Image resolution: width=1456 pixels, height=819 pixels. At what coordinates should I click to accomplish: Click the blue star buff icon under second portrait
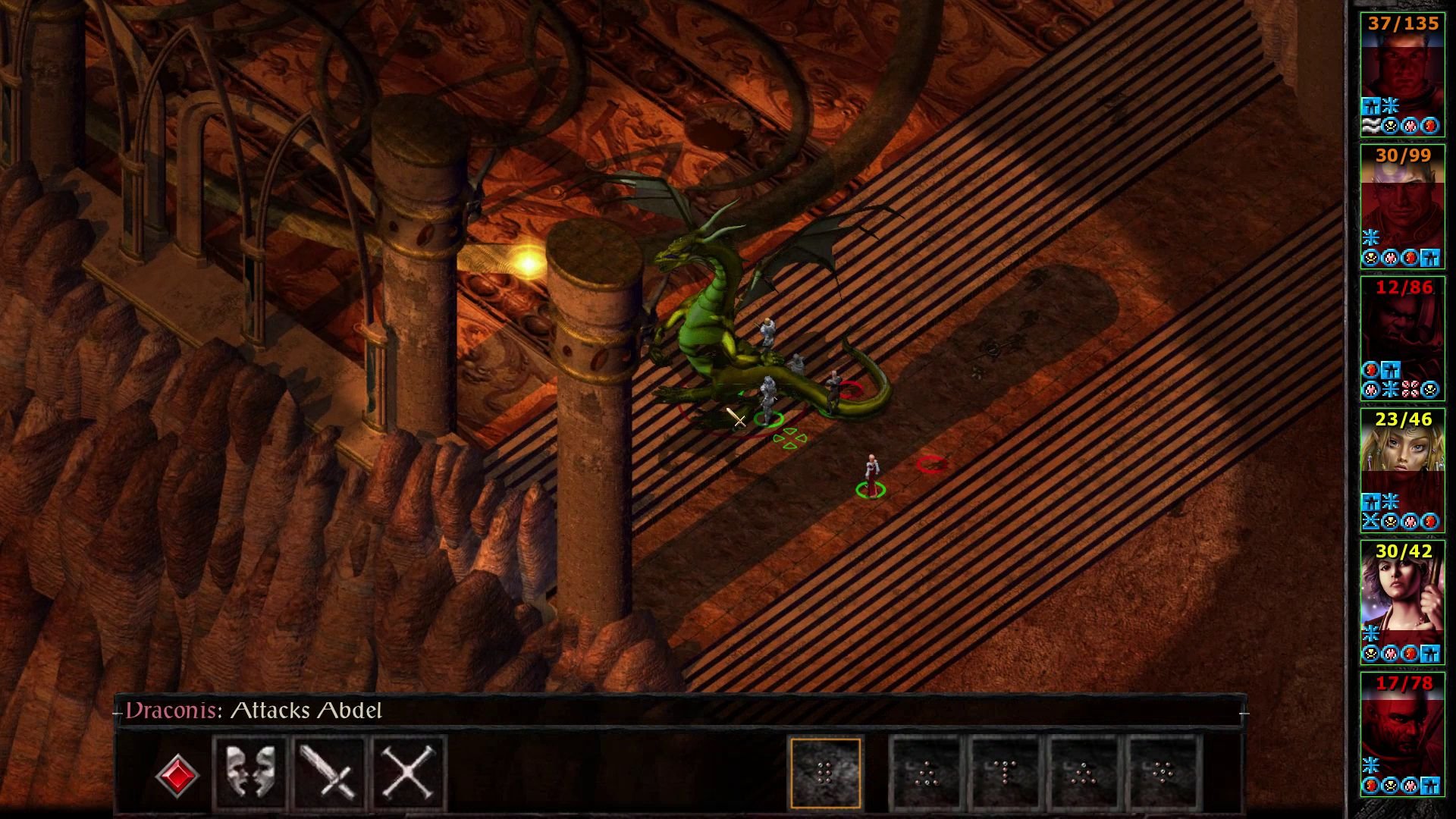[x=1371, y=237]
